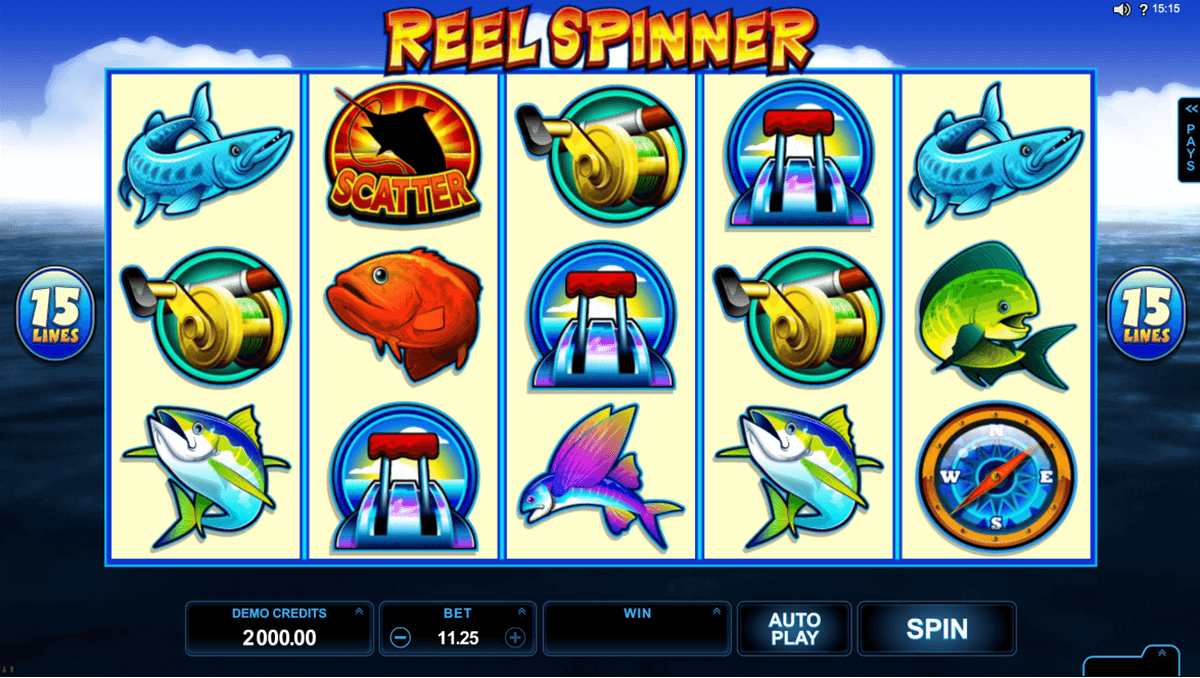Click the right 15 Lines badge
The width and height of the screenshot is (1200, 678).
(1145, 314)
